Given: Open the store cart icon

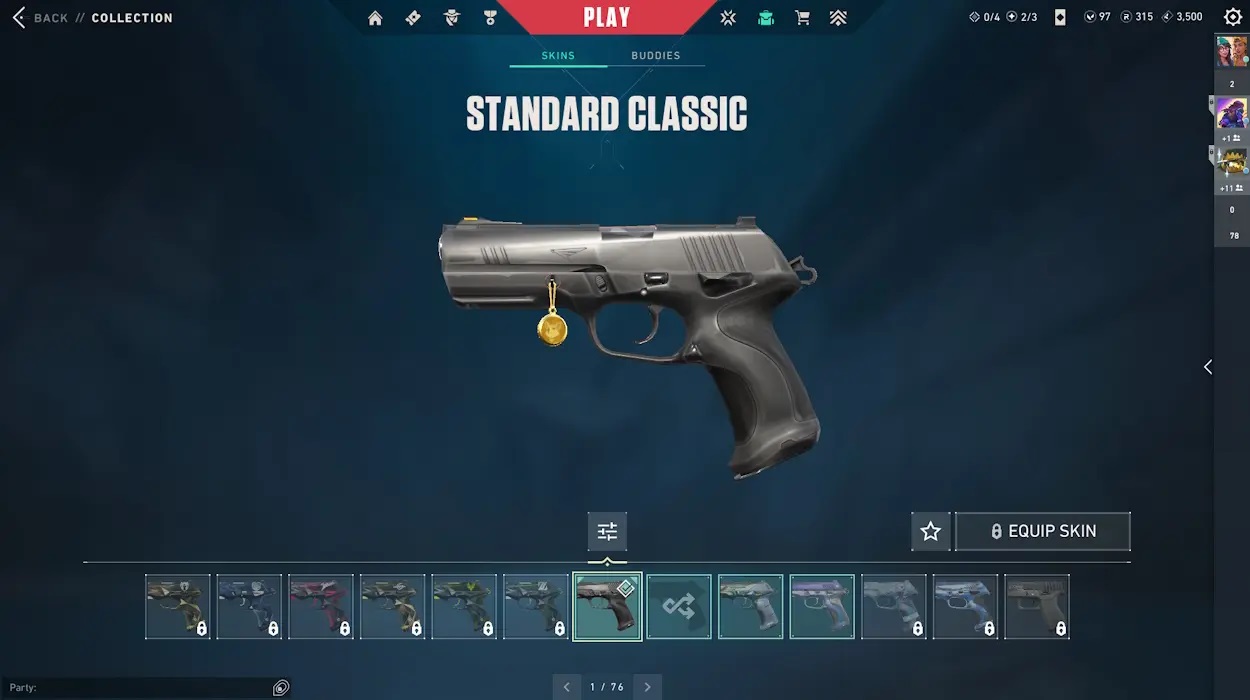Looking at the screenshot, I should [x=802, y=18].
